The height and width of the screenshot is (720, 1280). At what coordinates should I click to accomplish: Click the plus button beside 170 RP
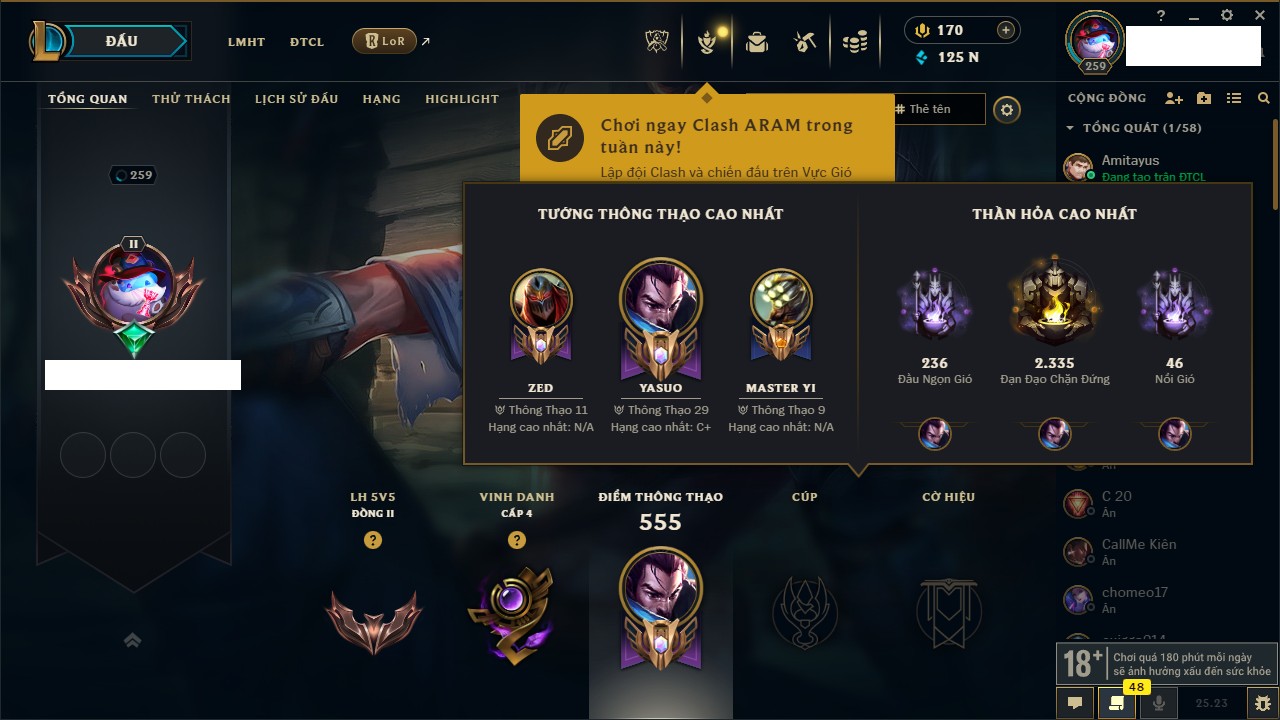pos(1006,30)
